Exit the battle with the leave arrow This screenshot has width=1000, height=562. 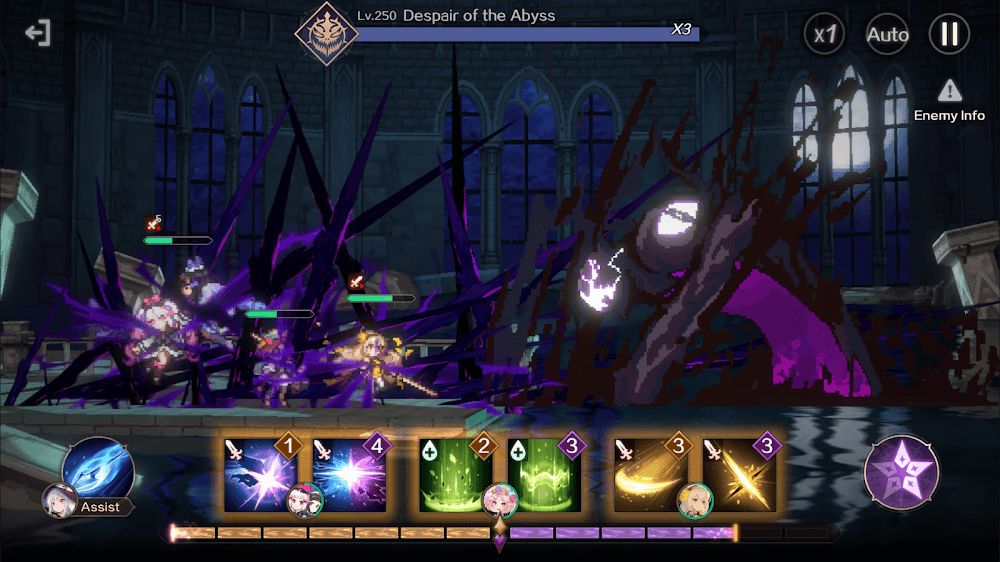pos(38,34)
